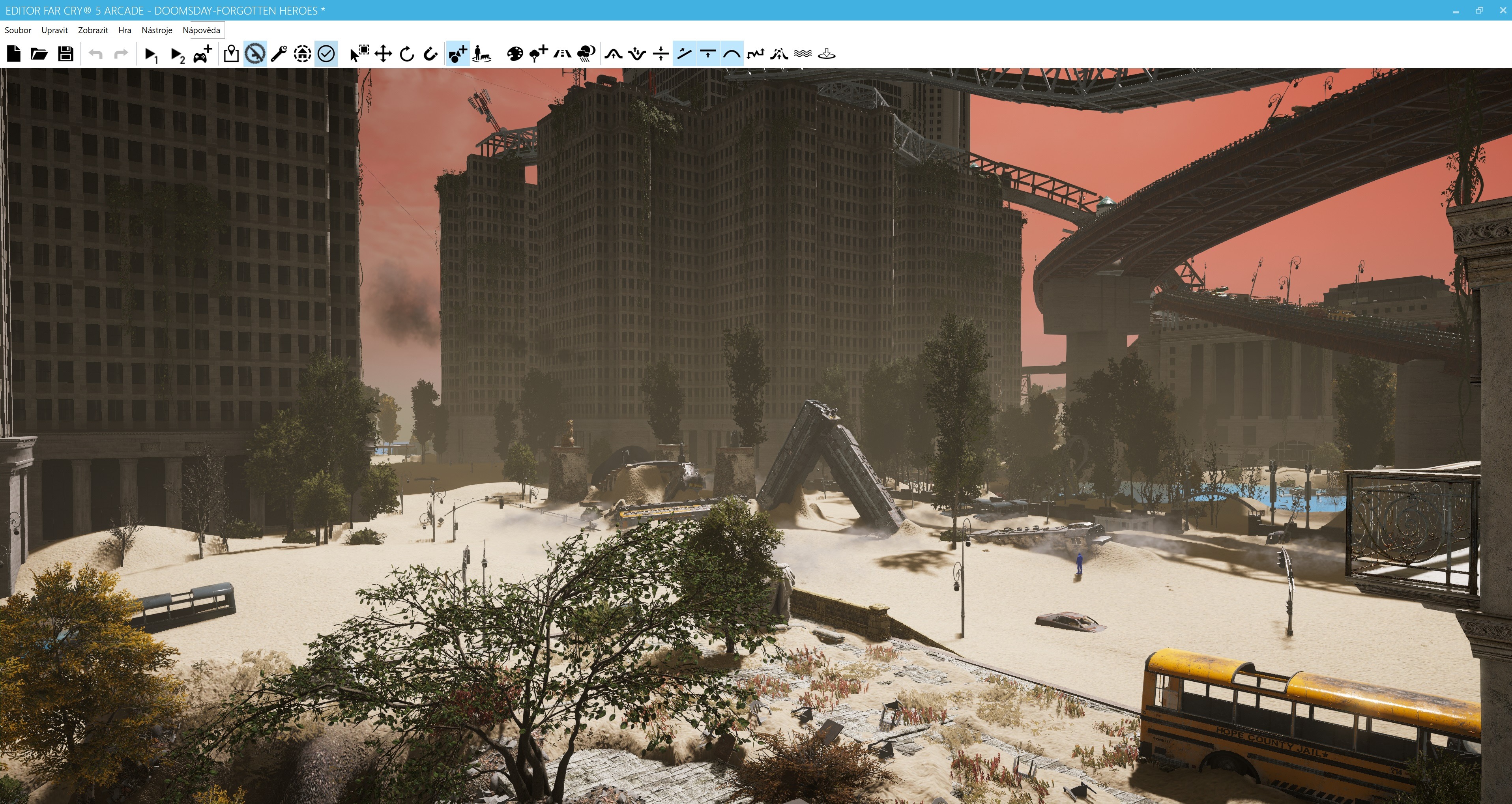Screen dimensions: 1512x804
Task: Save the map with the floppy disk icon
Action: point(65,54)
